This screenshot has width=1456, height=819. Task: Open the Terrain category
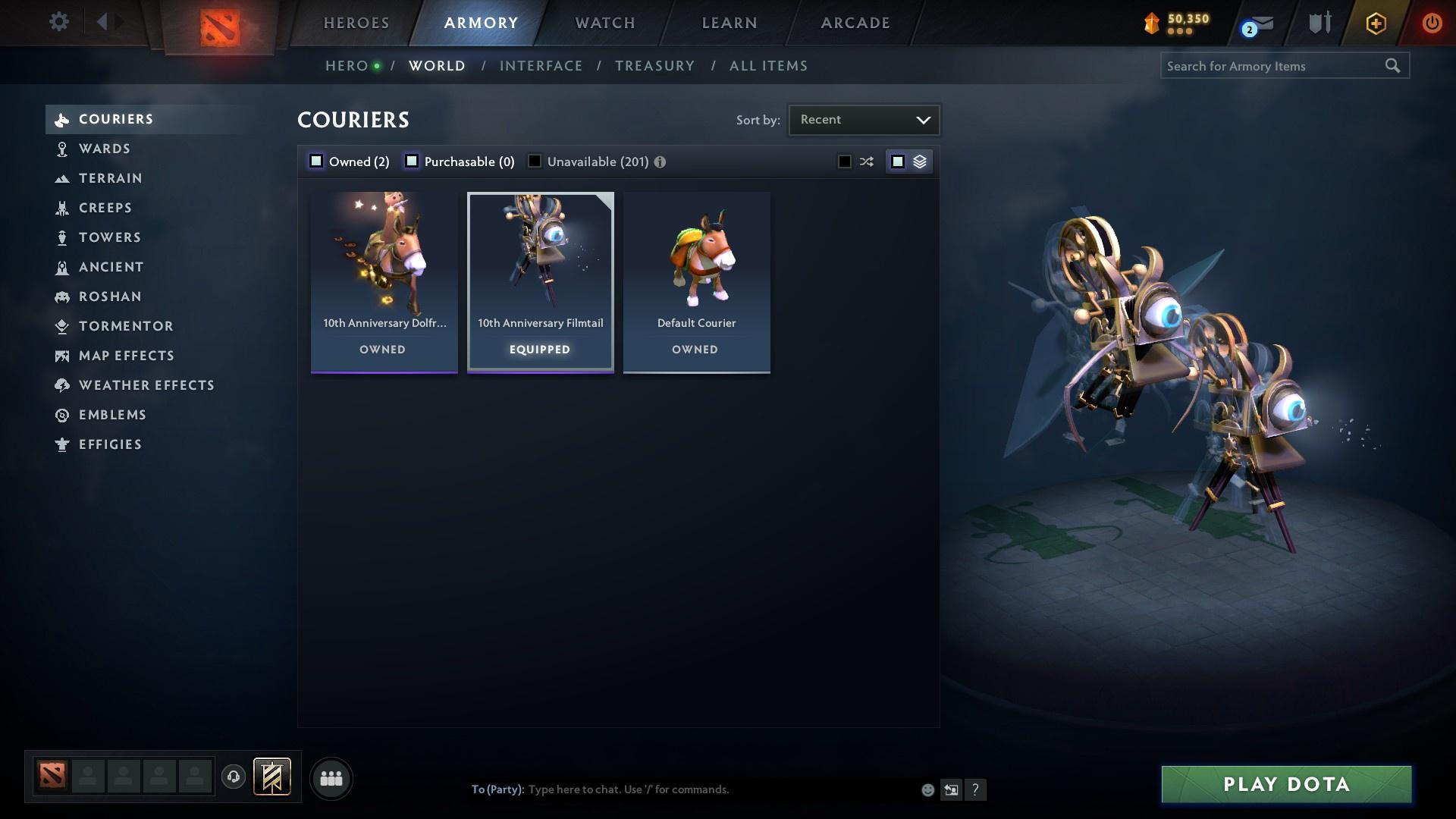tap(111, 178)
